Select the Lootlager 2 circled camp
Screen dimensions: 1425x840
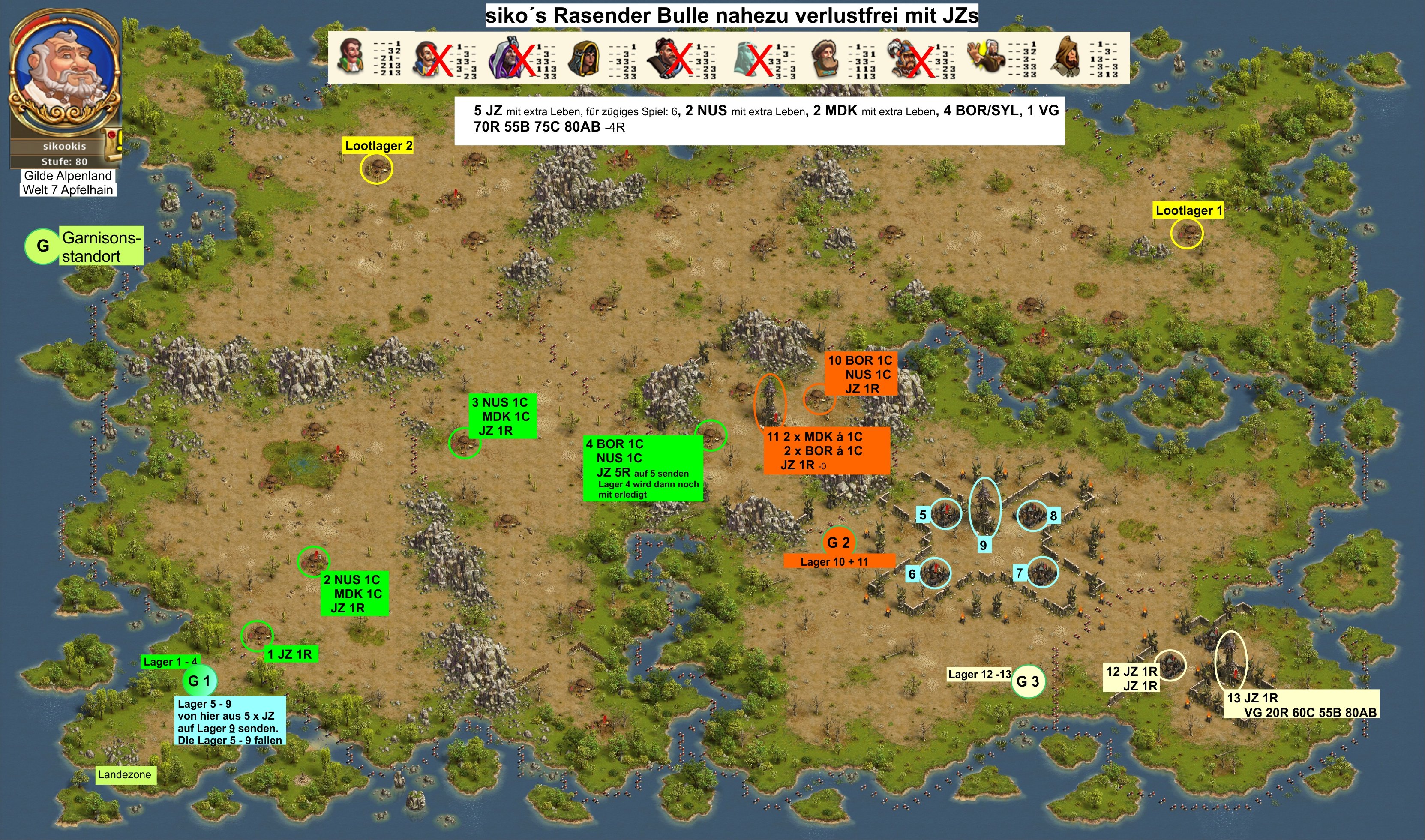[376, 168]
